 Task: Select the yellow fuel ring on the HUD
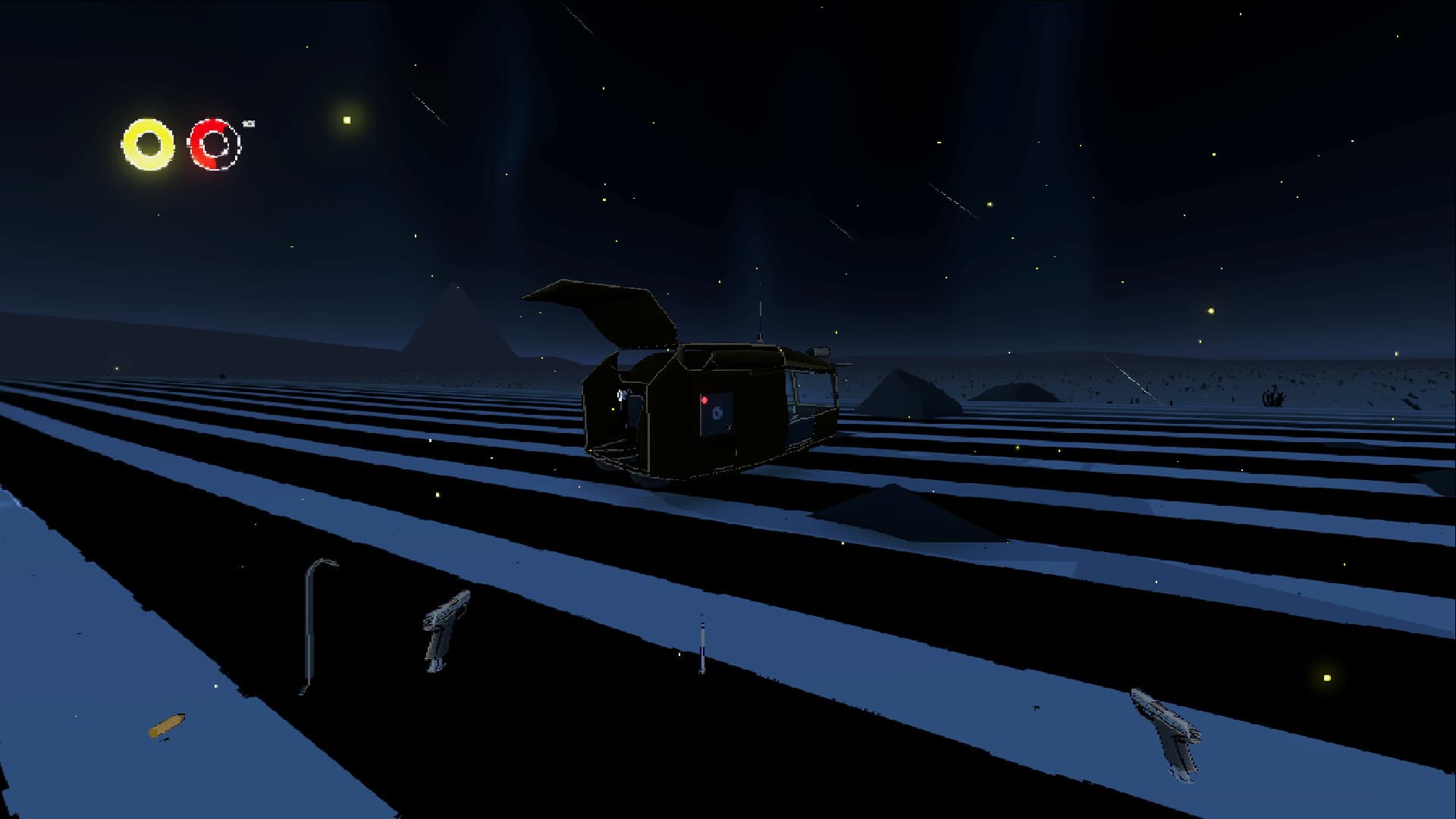[149, 144]
